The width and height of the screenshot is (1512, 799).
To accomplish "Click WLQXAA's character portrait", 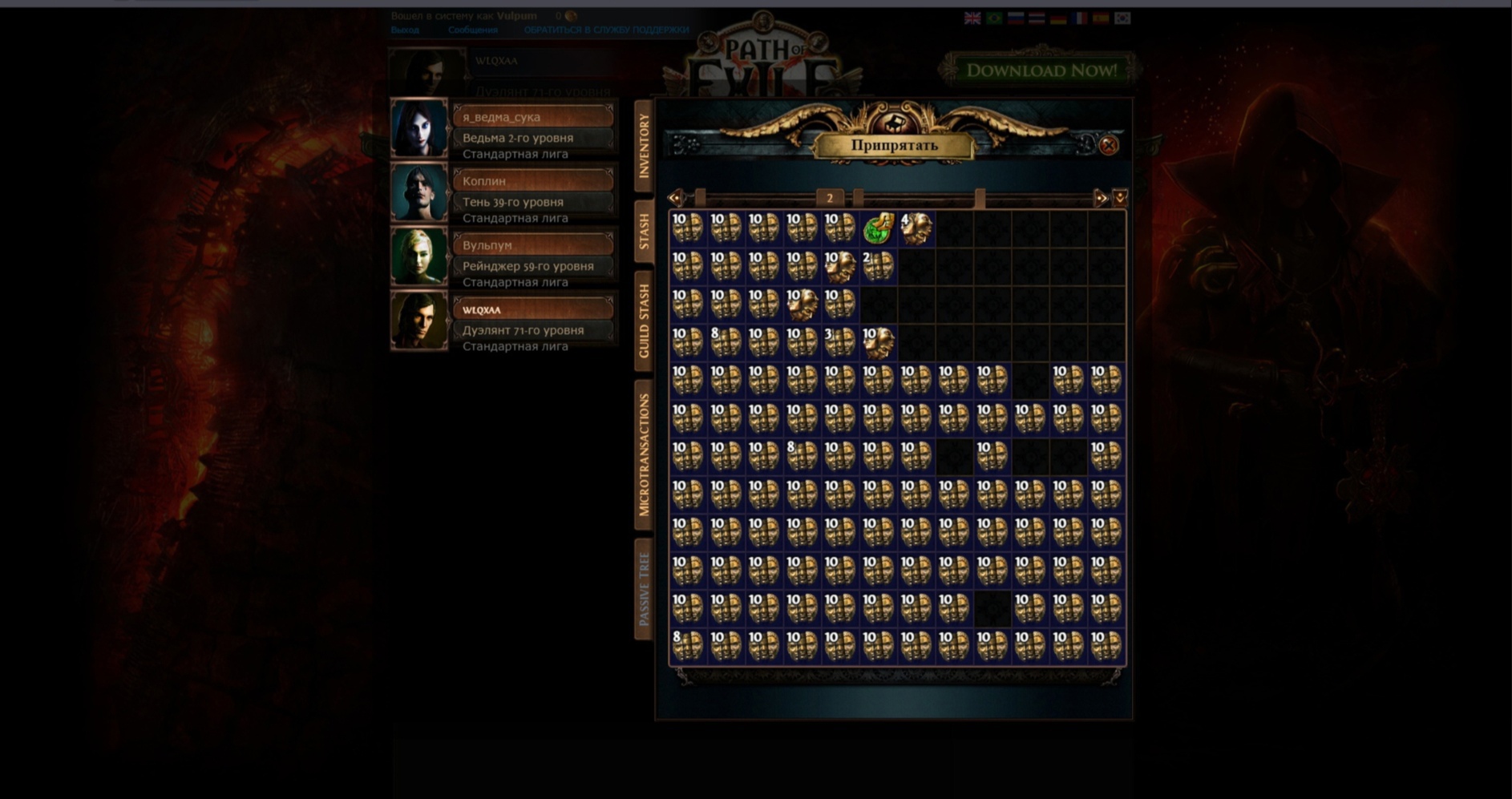I will [418, 321].
